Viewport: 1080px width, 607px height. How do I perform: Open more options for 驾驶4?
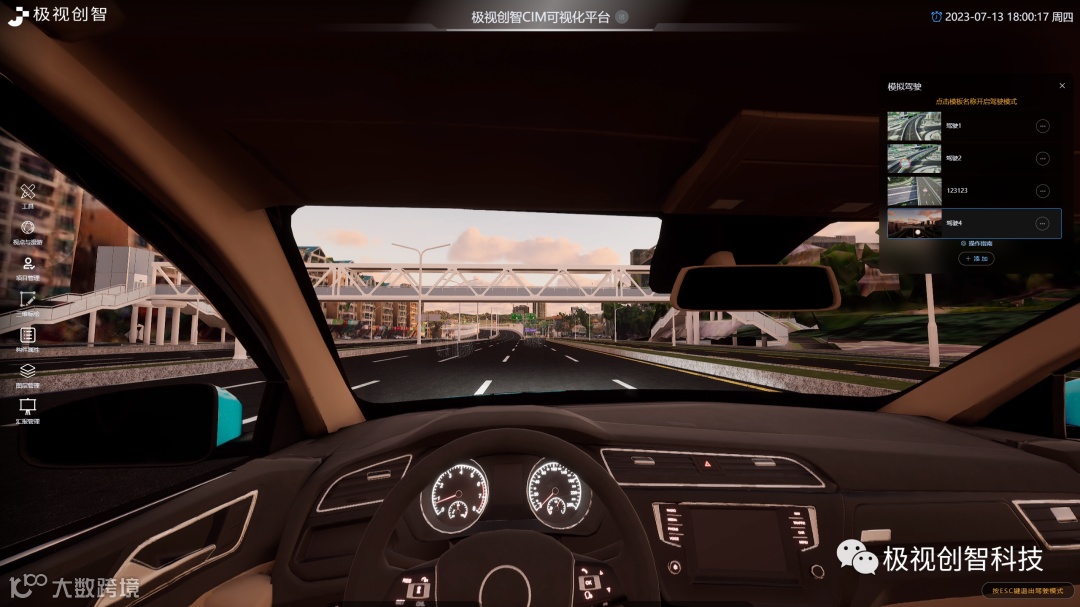[x=1042, y=223]
